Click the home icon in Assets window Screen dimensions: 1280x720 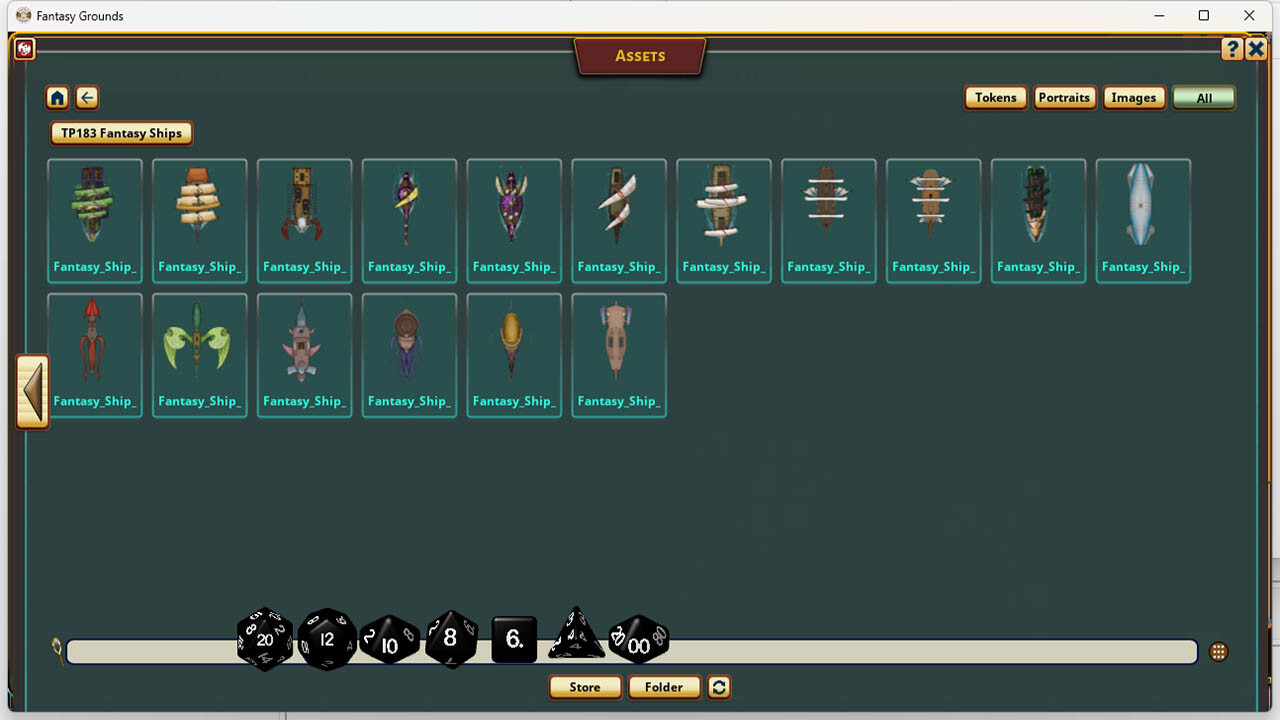[57, 97]
